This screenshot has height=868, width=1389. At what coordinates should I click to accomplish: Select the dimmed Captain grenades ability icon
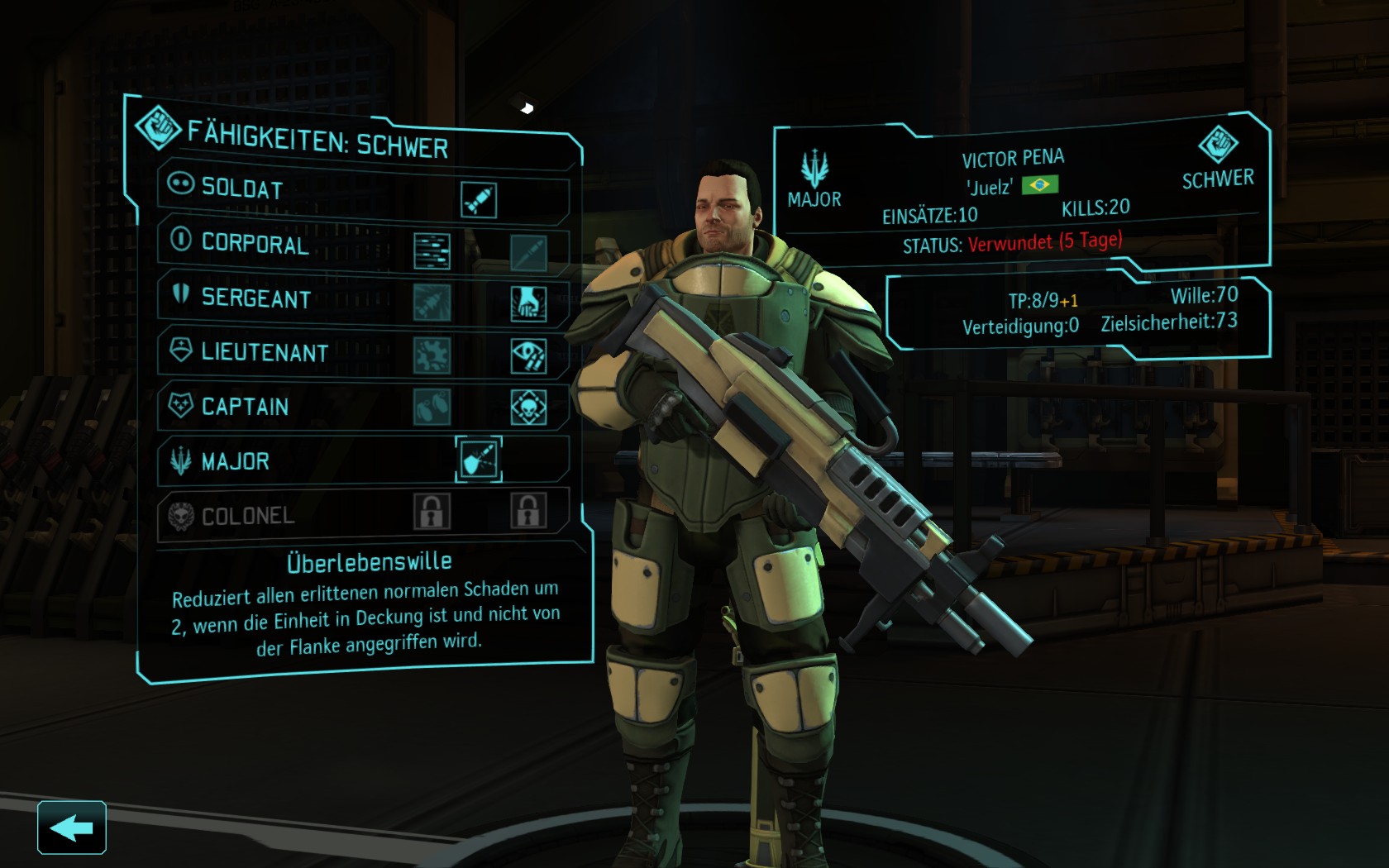coord(432,407)
